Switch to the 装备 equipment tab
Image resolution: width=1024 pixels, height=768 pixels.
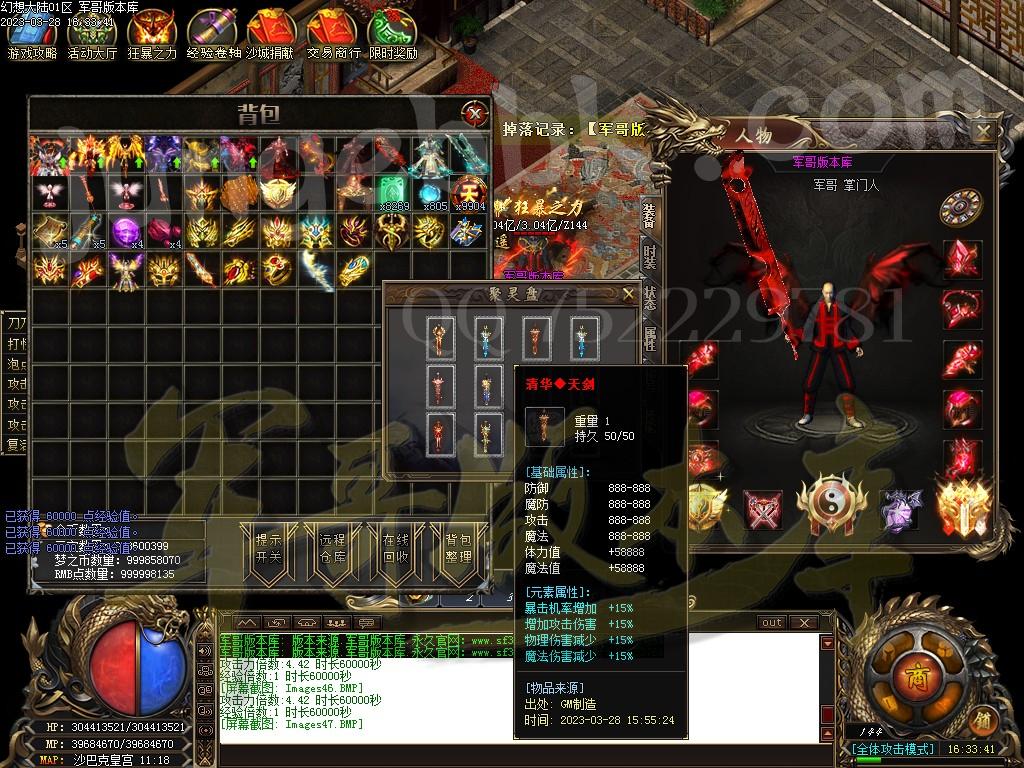coord(650,213)
